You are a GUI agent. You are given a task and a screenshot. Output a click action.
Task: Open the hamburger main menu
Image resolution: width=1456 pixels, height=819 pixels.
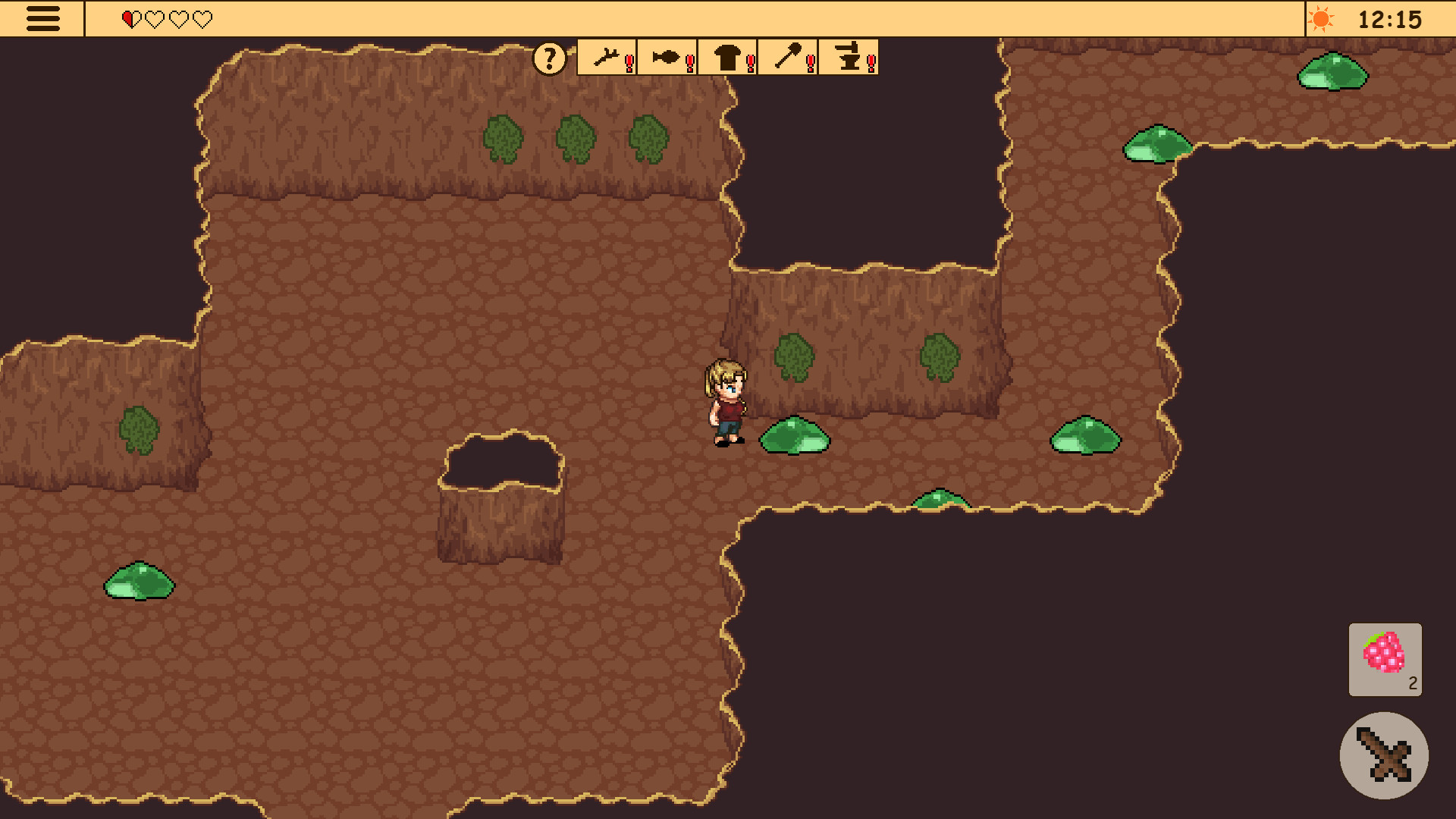point(43,17)
